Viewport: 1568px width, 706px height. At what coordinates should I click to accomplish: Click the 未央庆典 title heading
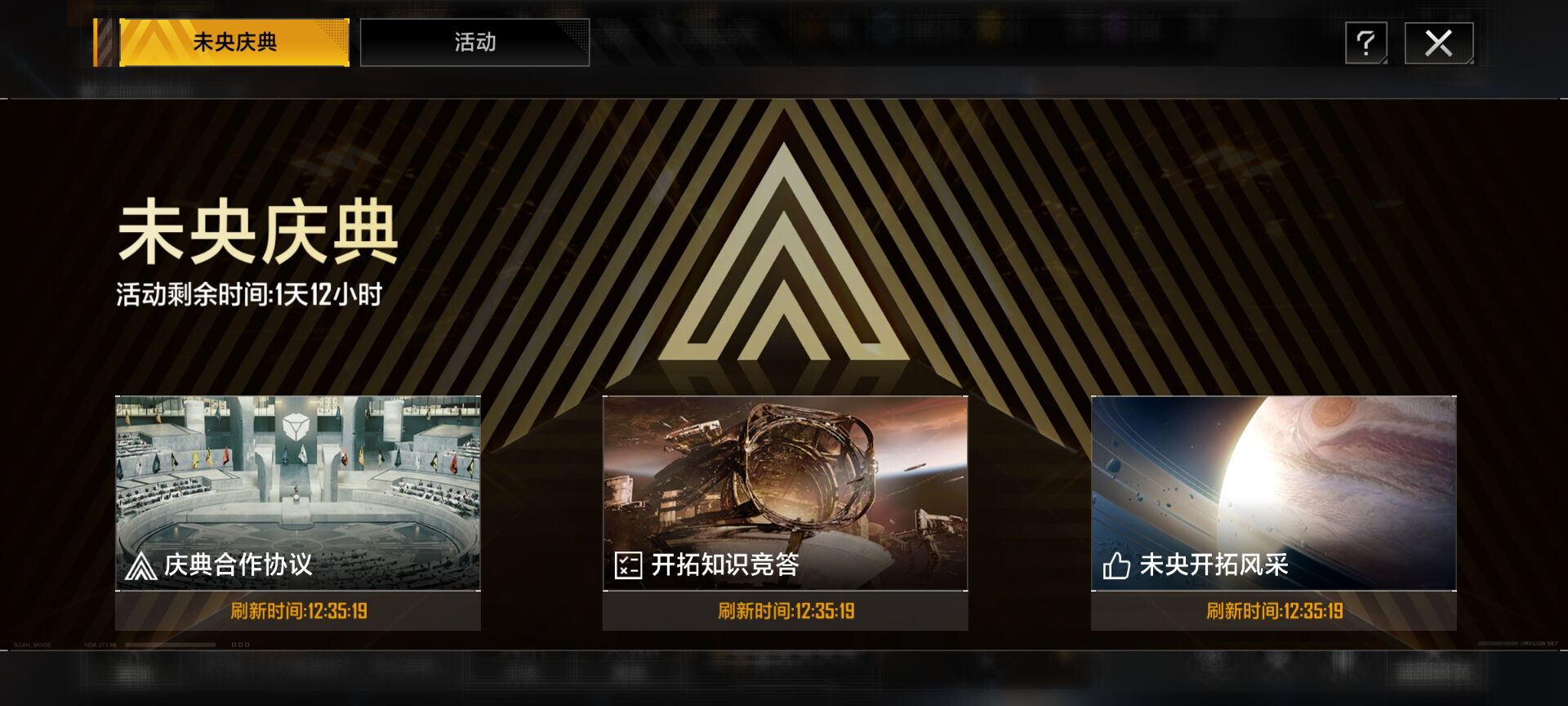tap(257, 235)
